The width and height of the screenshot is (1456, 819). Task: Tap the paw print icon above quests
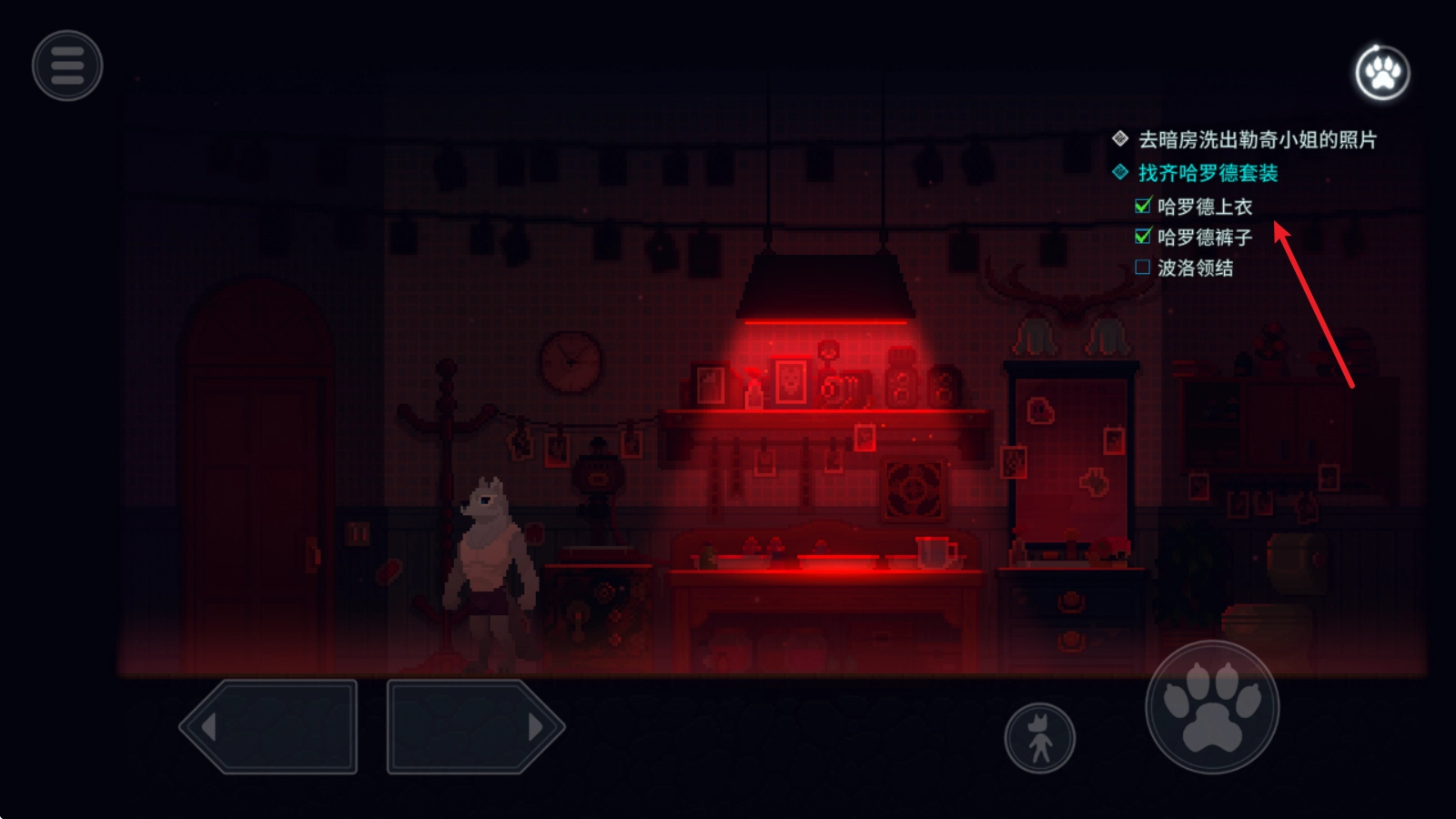pos(1382,73)
